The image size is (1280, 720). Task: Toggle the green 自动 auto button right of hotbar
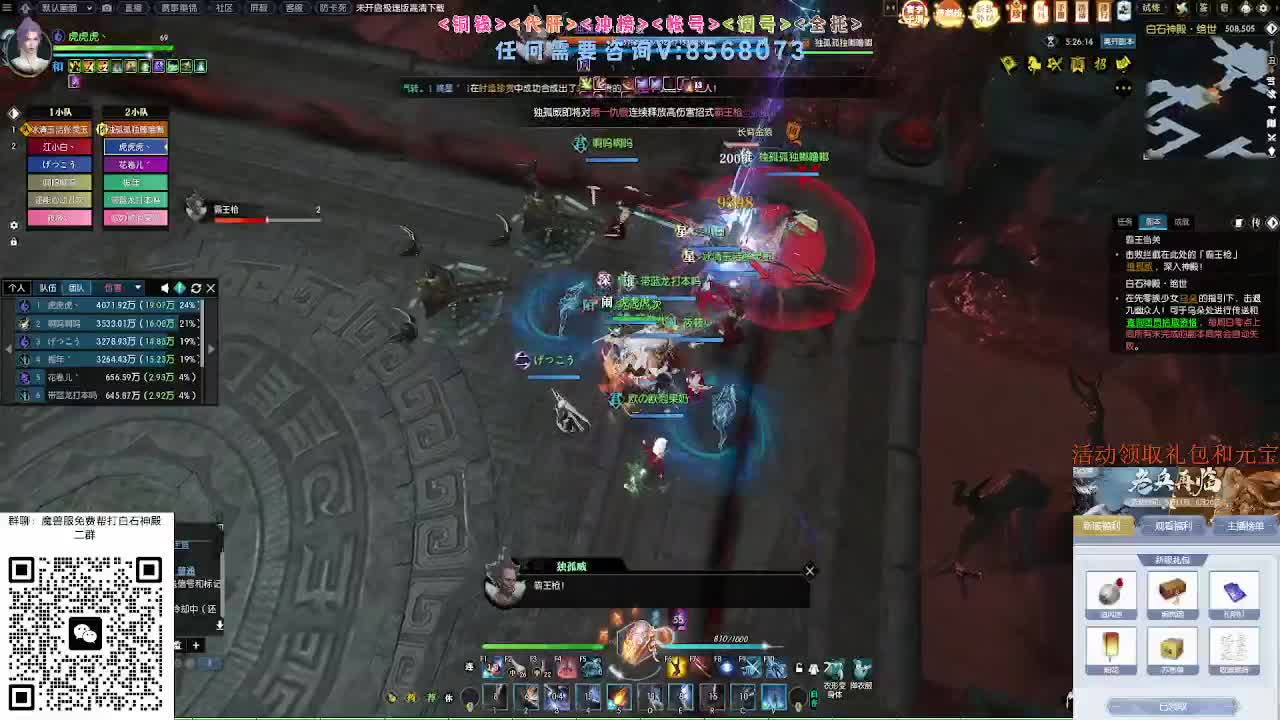tap(813, 695)
